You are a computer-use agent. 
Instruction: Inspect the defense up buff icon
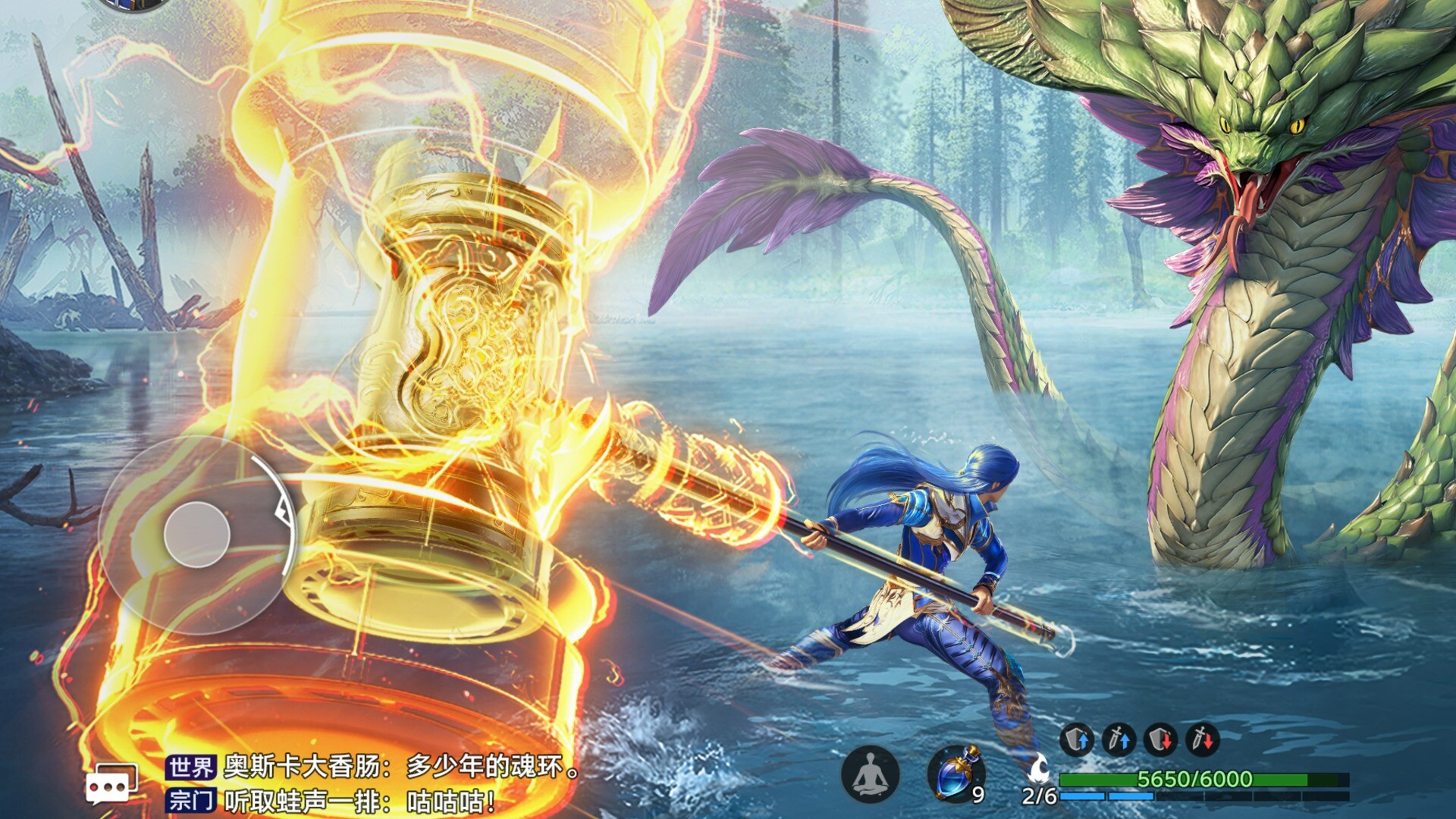pyautogui.click(x=1076, y=739)
